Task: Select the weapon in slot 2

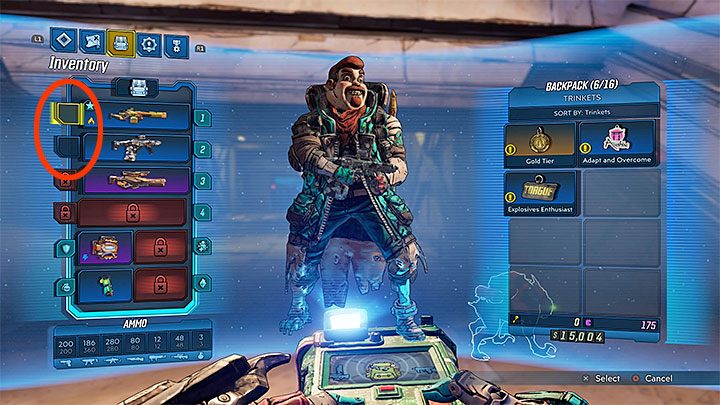Action: click(x=136, y=148)
